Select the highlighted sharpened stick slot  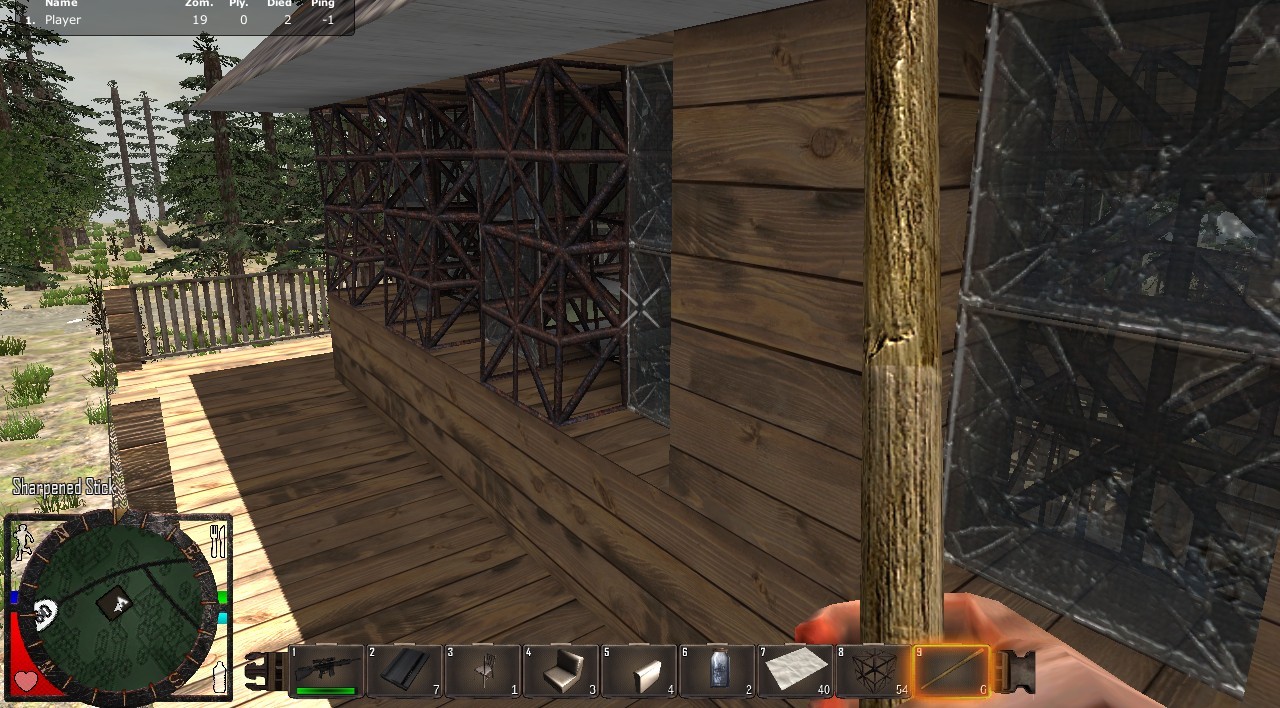pos(951,670)
